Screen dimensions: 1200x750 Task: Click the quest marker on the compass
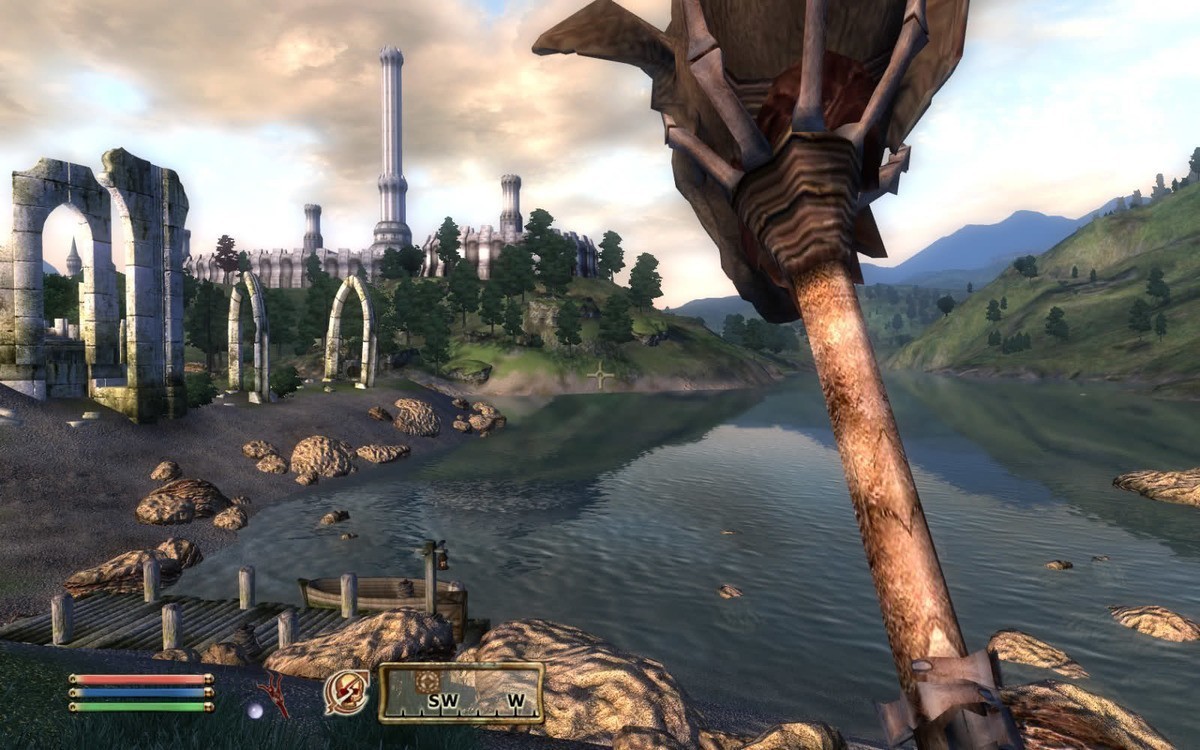pos(428,681)
